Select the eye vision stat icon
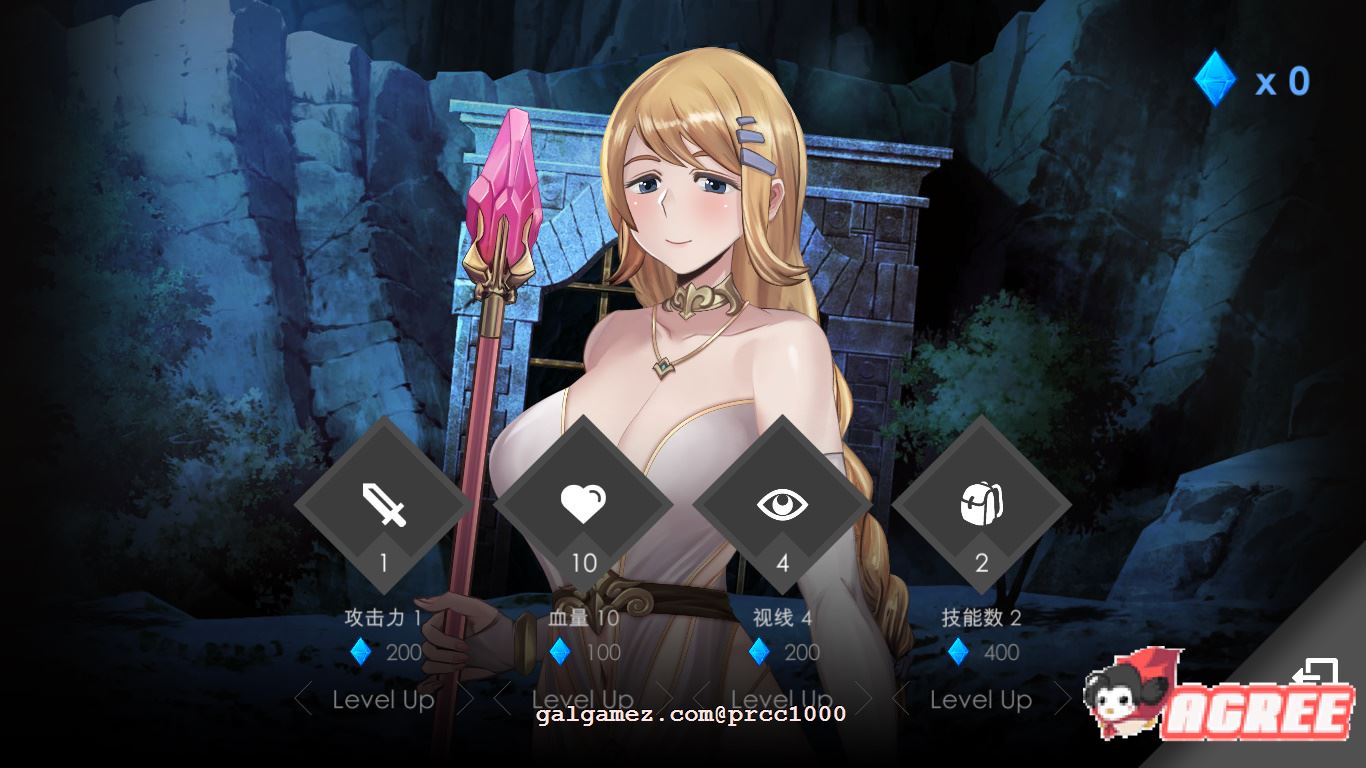The height and width of the screenshot is (768, 1366). click(783, 505)
